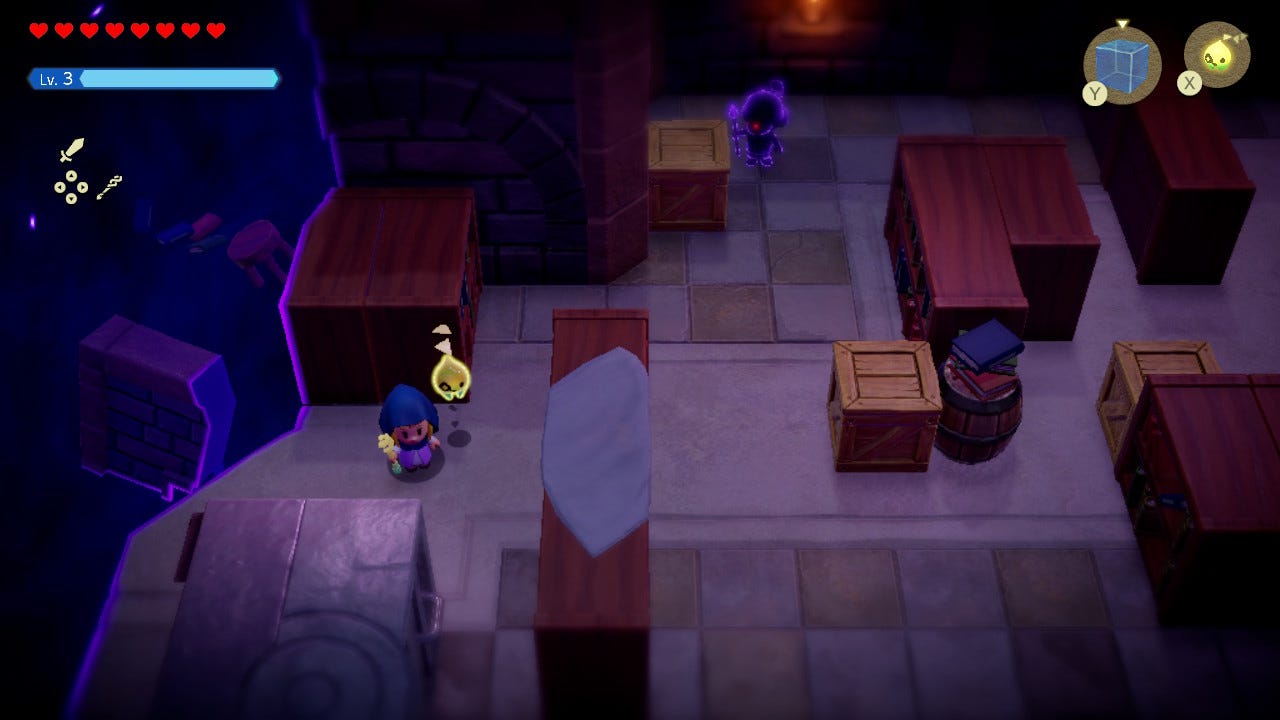
Task: Click the last red heart in the health row
Action: (x=214, y=30)
